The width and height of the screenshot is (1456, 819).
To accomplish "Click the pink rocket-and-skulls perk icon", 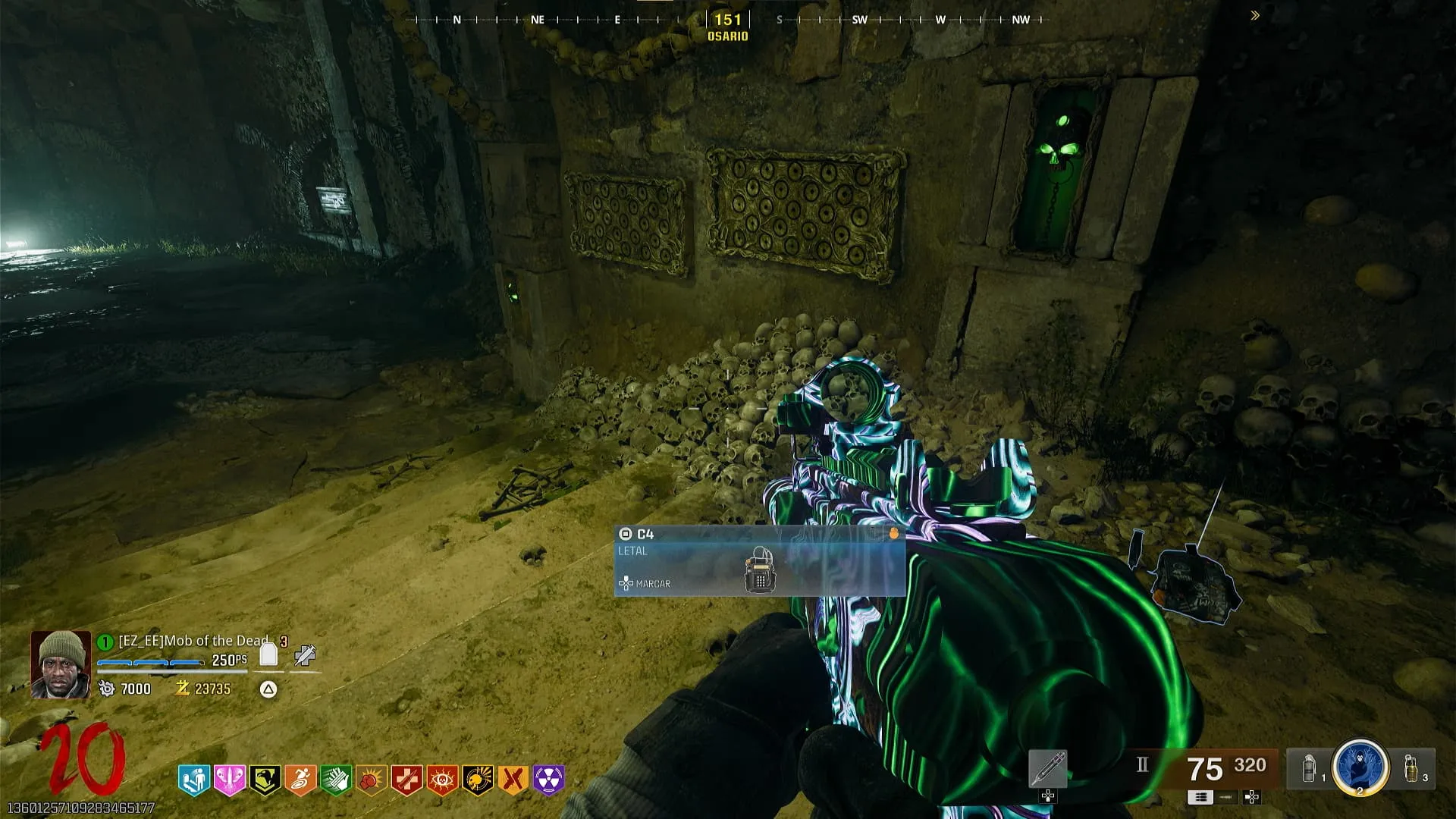I will tap(229, 779).
